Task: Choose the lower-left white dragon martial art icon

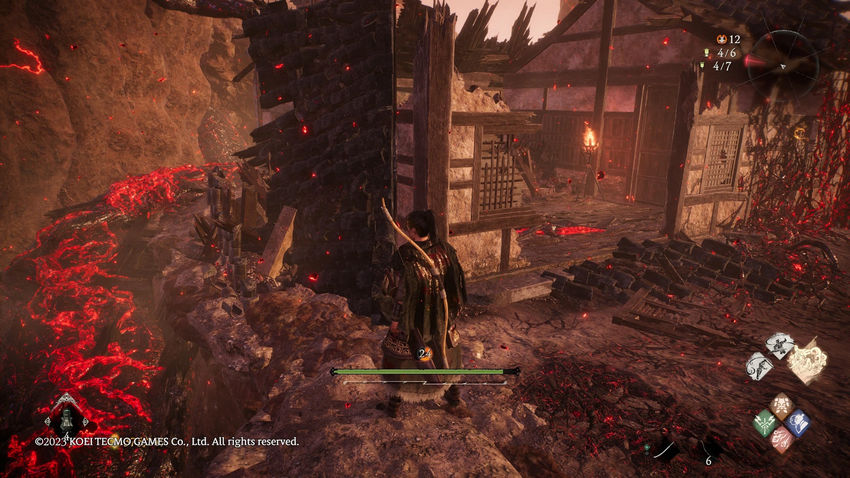Action: tap(759, 366)
